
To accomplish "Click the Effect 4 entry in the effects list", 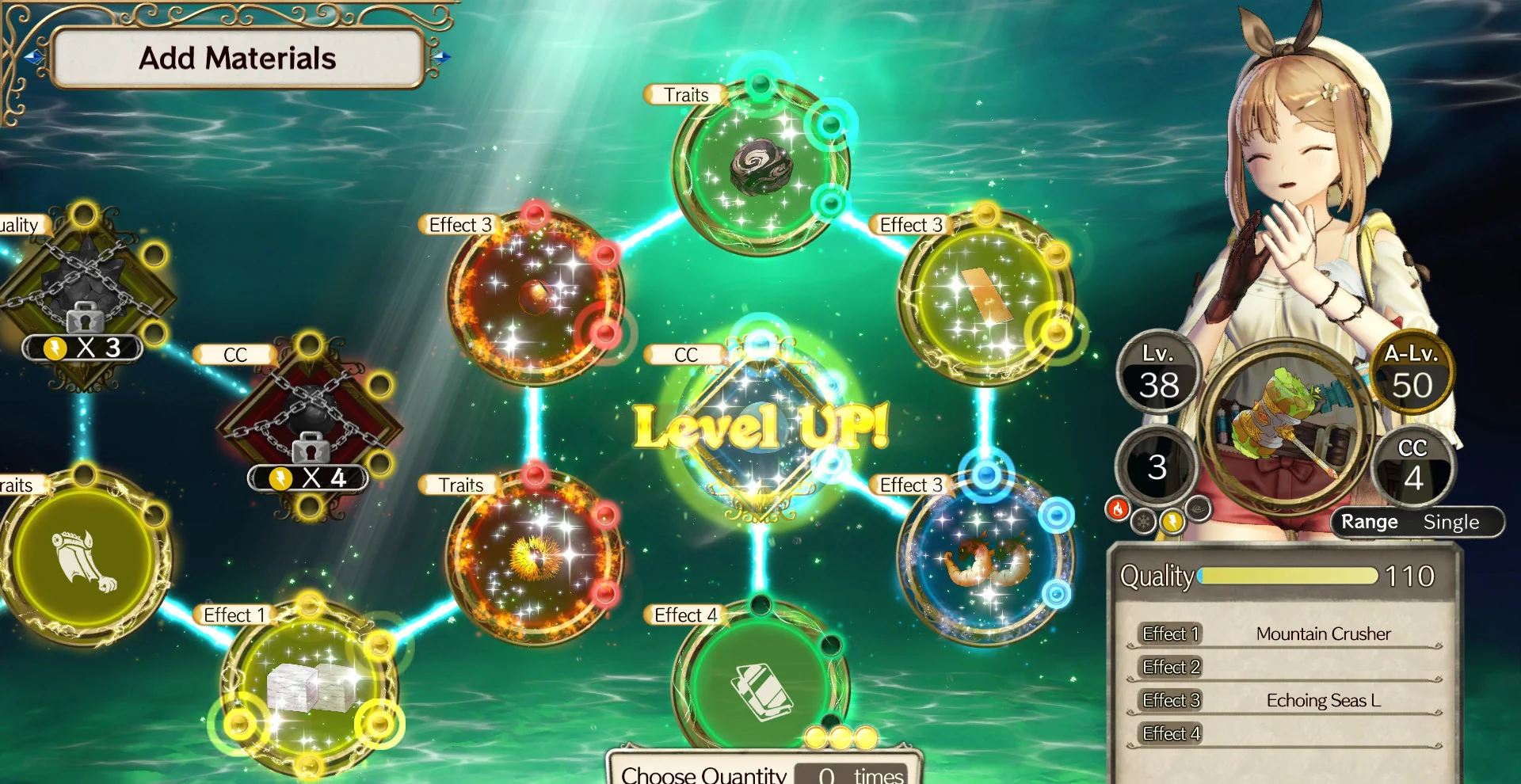I will (1170, 733).
